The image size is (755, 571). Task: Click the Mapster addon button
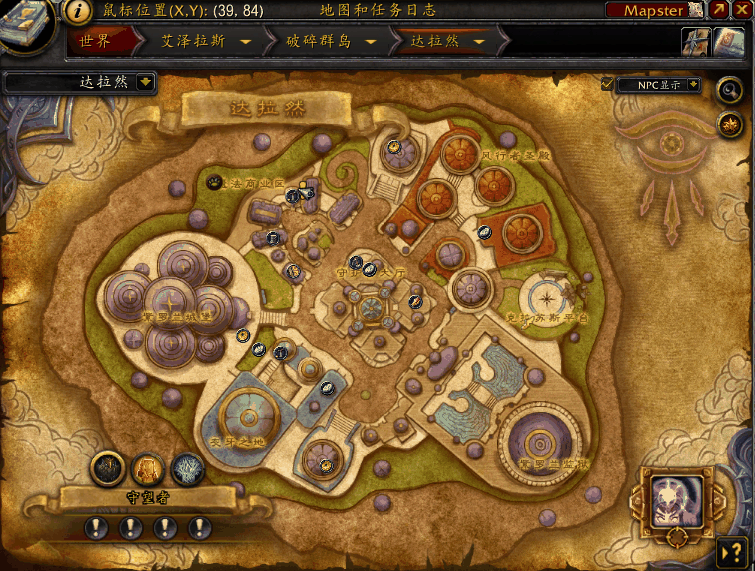point(654,10)
